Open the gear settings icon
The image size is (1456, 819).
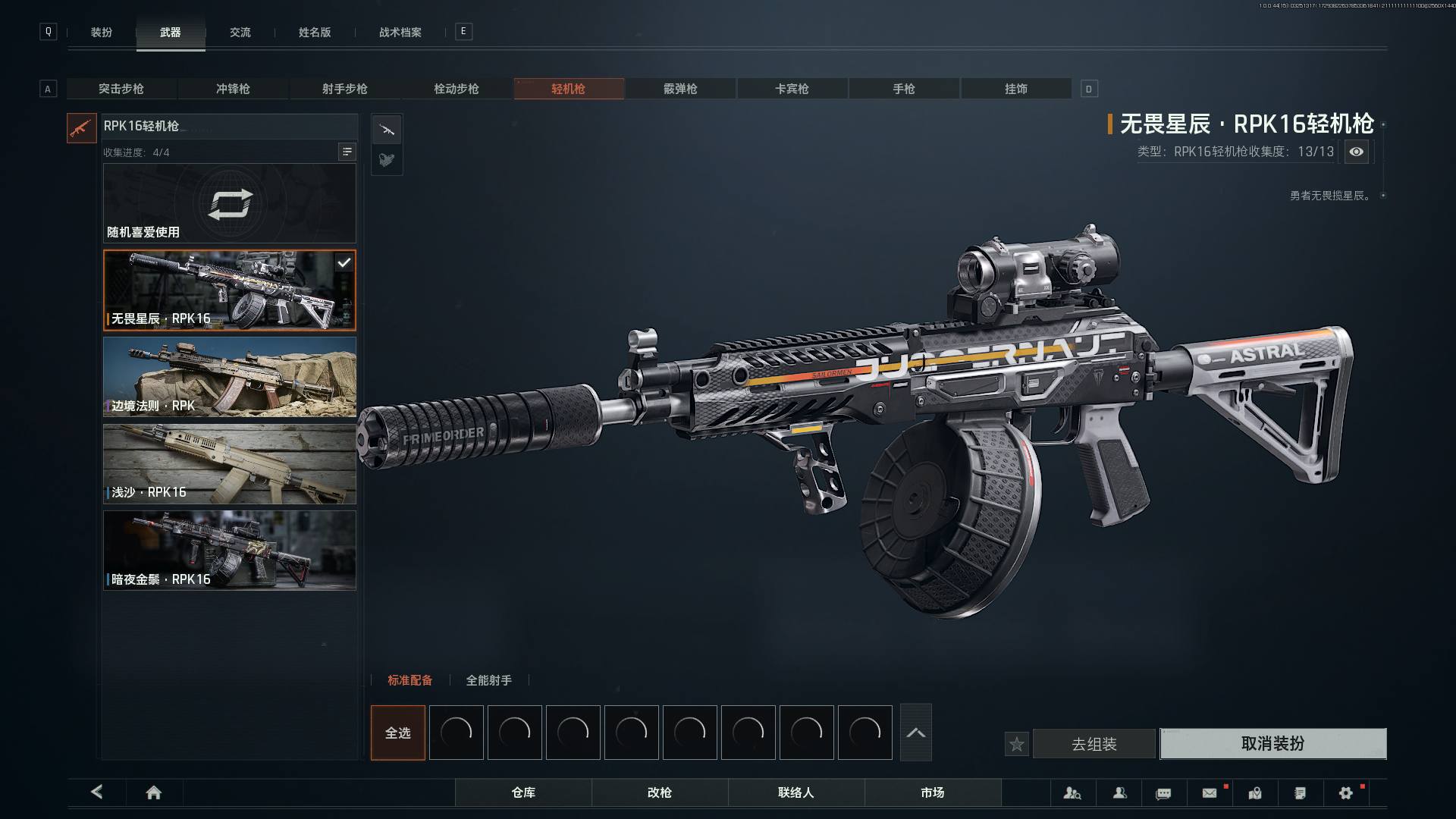point(1346,793)
